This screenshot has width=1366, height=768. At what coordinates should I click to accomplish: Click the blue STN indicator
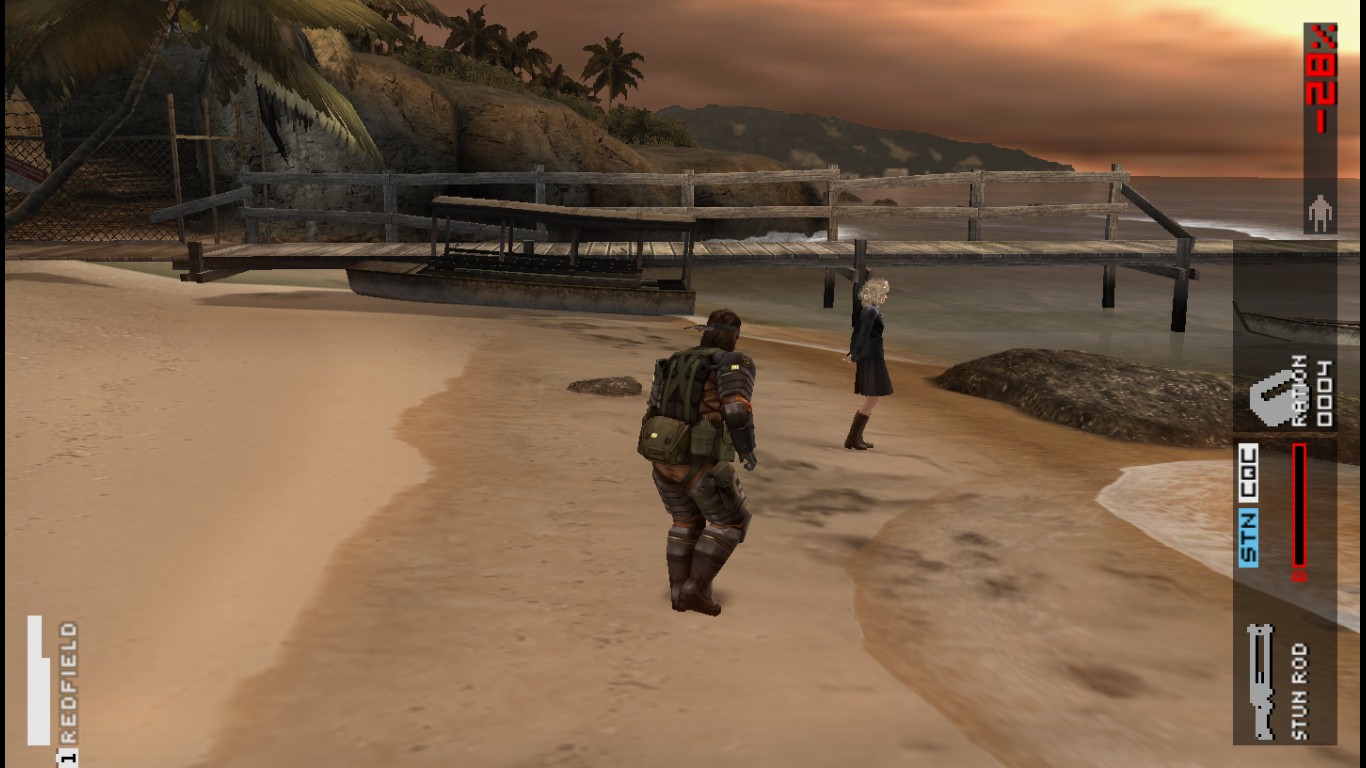1248,539
